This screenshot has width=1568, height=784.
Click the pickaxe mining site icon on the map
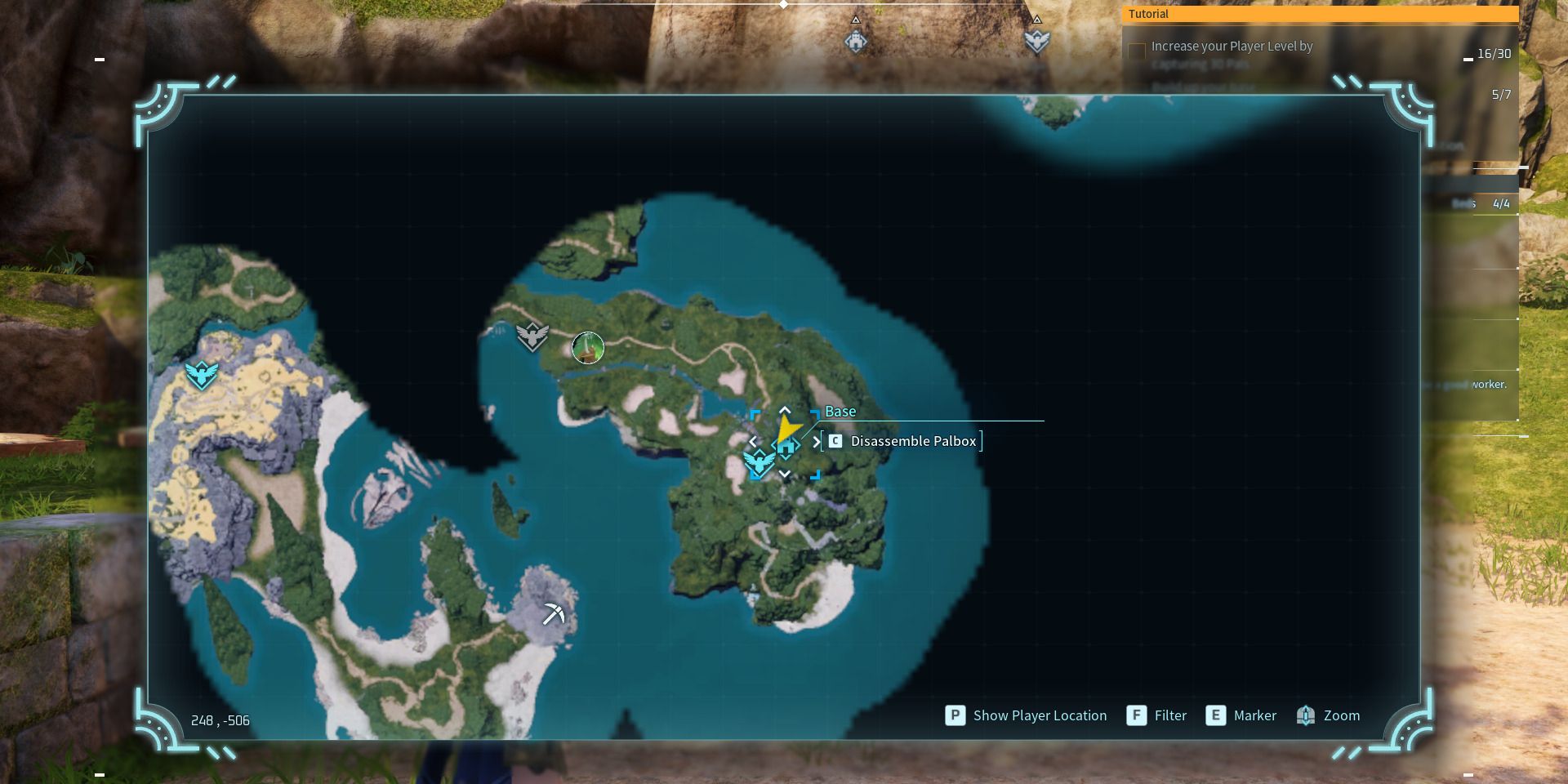[x=555, y=612]
